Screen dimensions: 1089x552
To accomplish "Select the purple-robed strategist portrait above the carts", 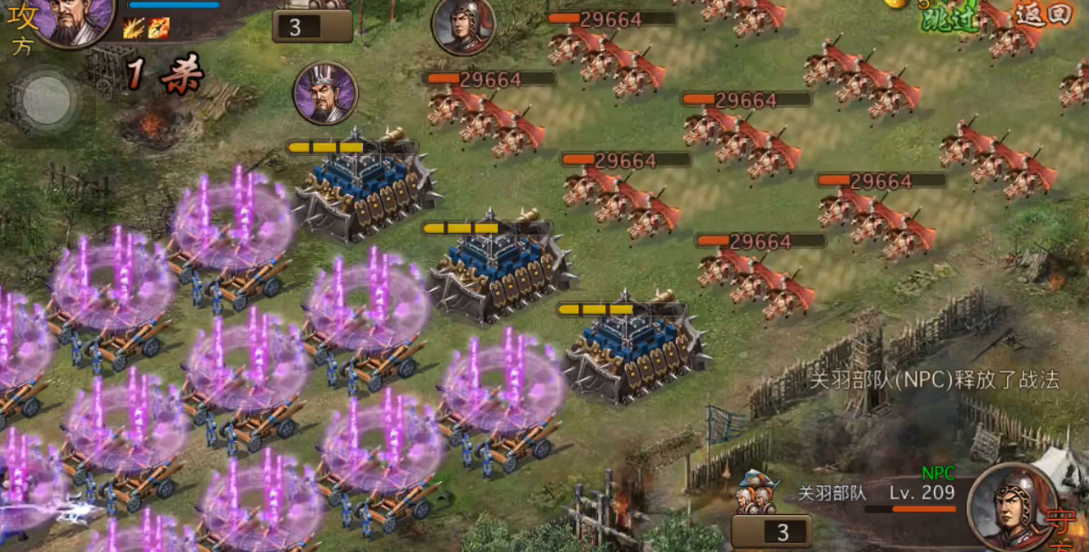I will pos(325,93).
